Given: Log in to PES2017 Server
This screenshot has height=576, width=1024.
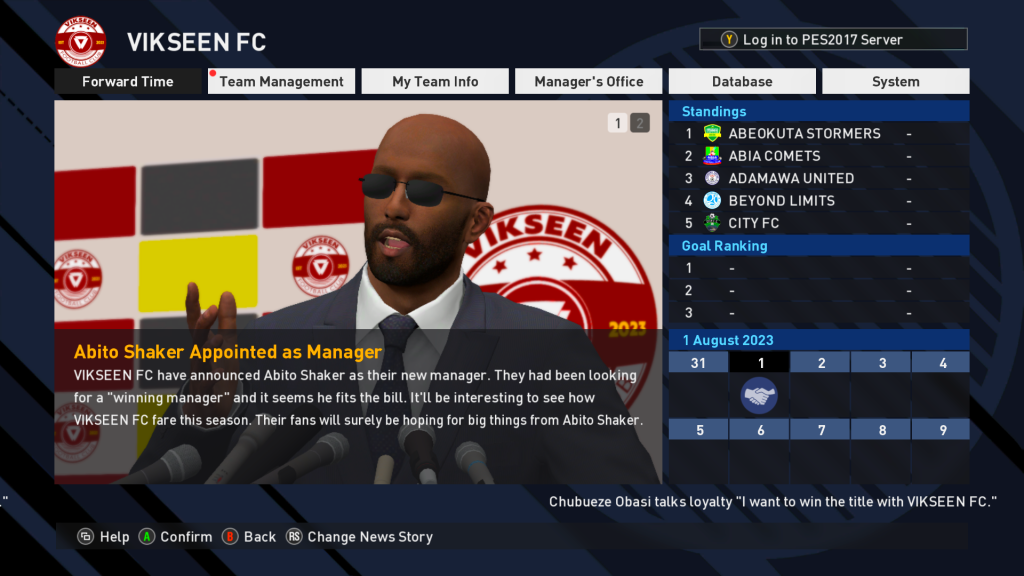Looking at the screenshot, I should pos(833,40).
